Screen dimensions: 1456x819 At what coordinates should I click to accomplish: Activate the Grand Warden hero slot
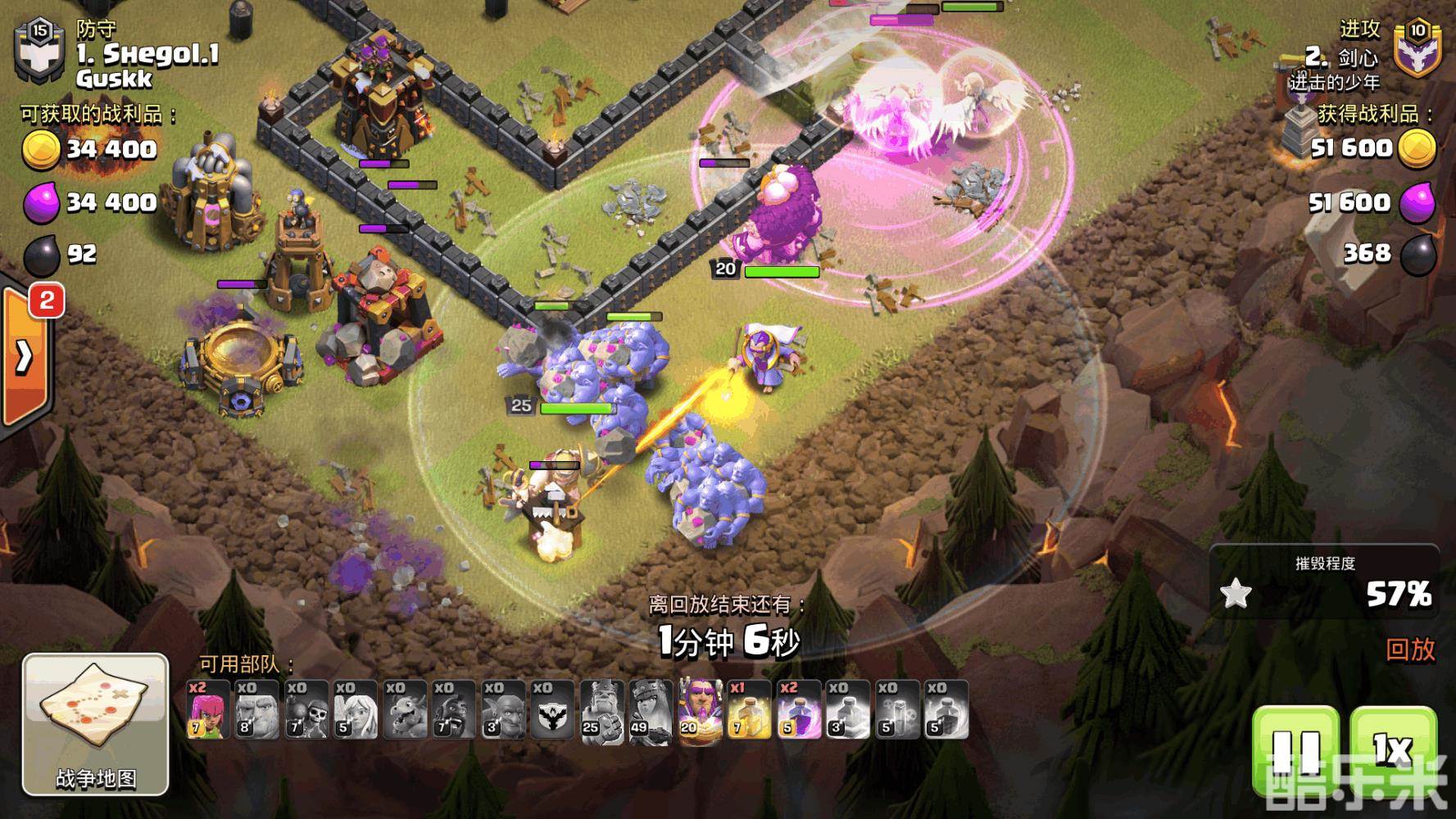(700, 710)
